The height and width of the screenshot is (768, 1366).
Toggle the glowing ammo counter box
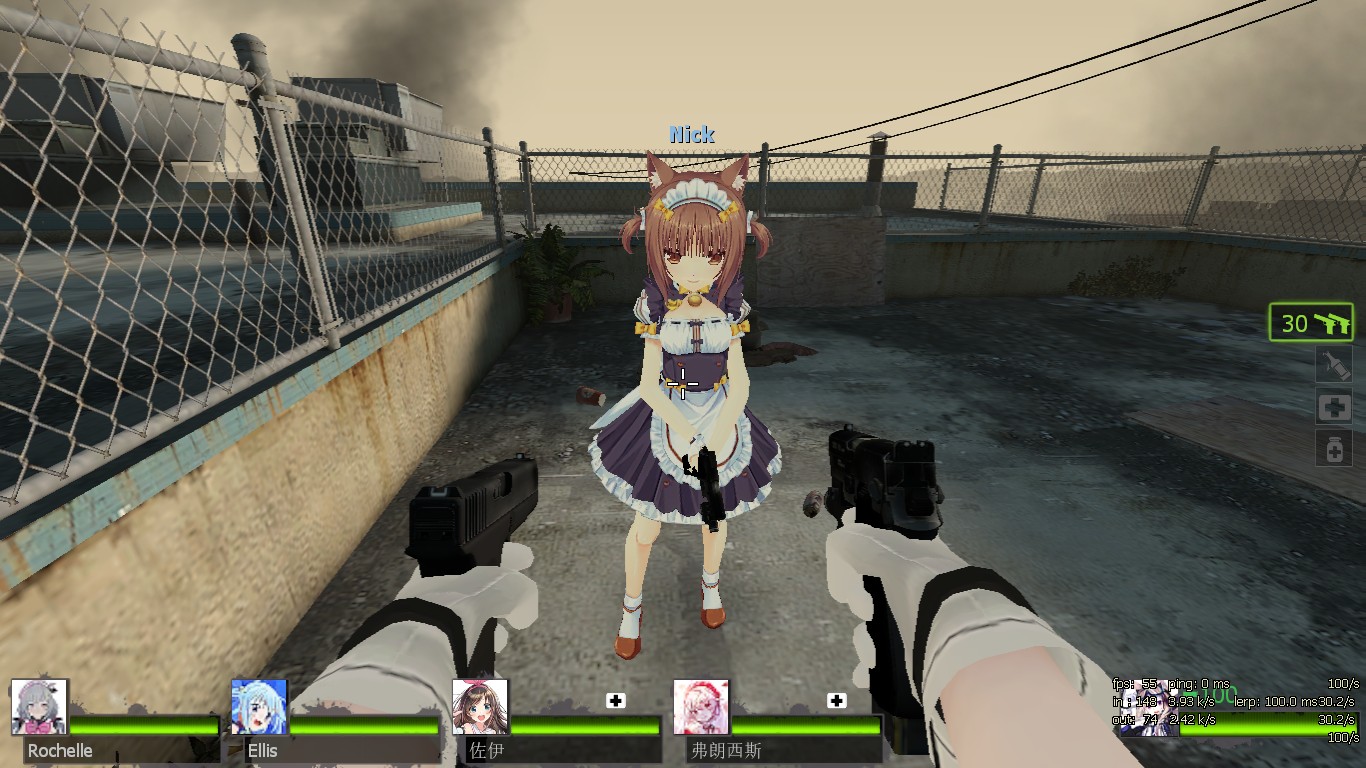click(x=1311, y=322)
